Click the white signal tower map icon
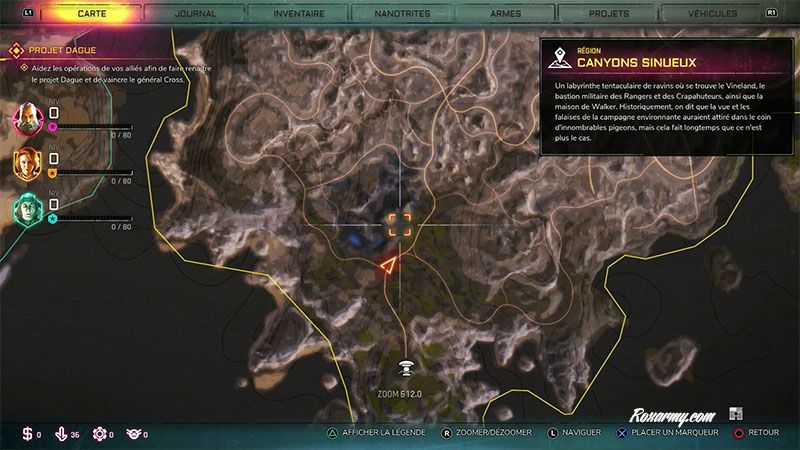Image resolution: width=800 pixels, height=450 pixels. click(406, 370)
